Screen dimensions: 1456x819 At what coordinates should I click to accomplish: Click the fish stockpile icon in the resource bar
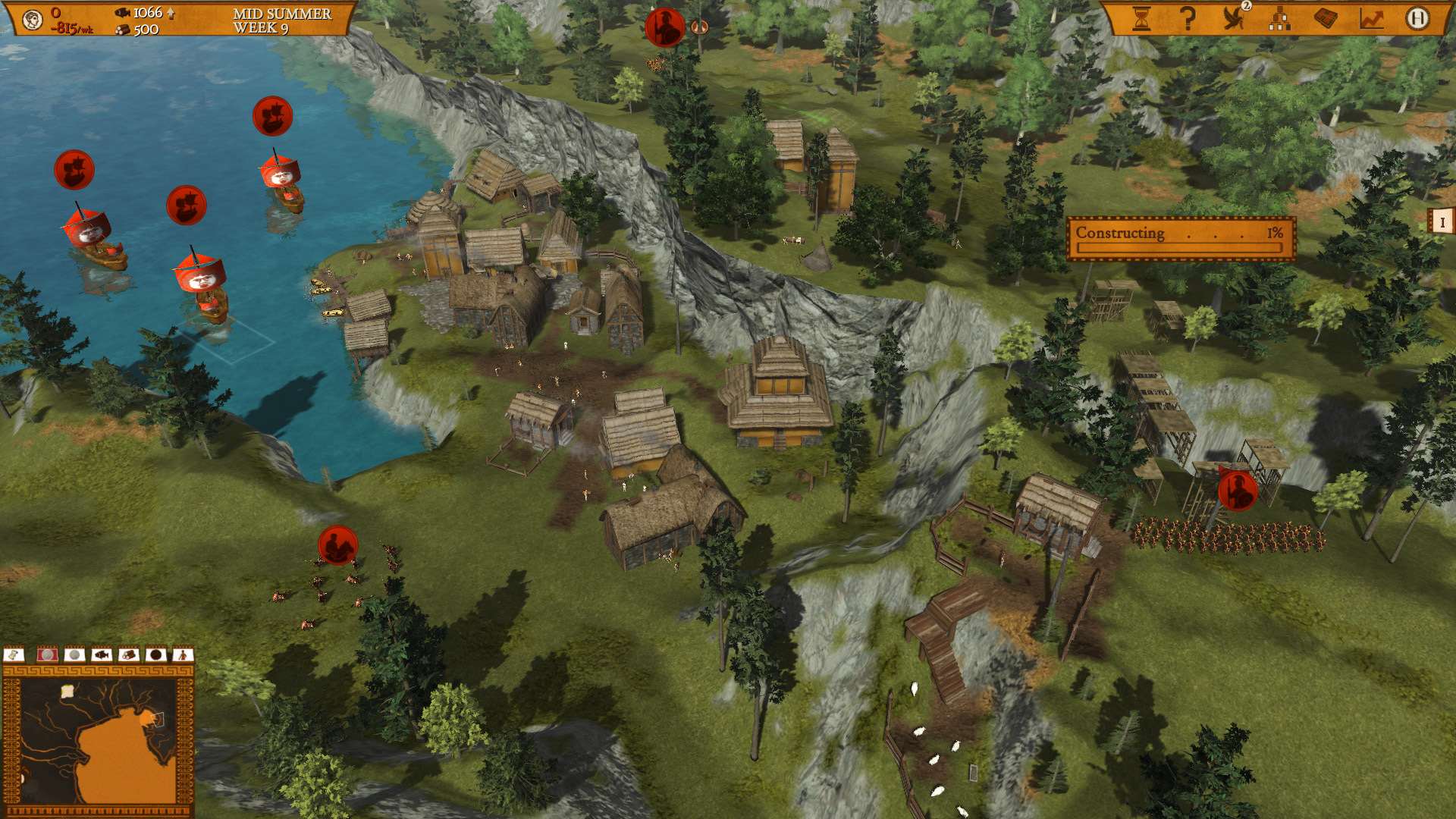121,12
